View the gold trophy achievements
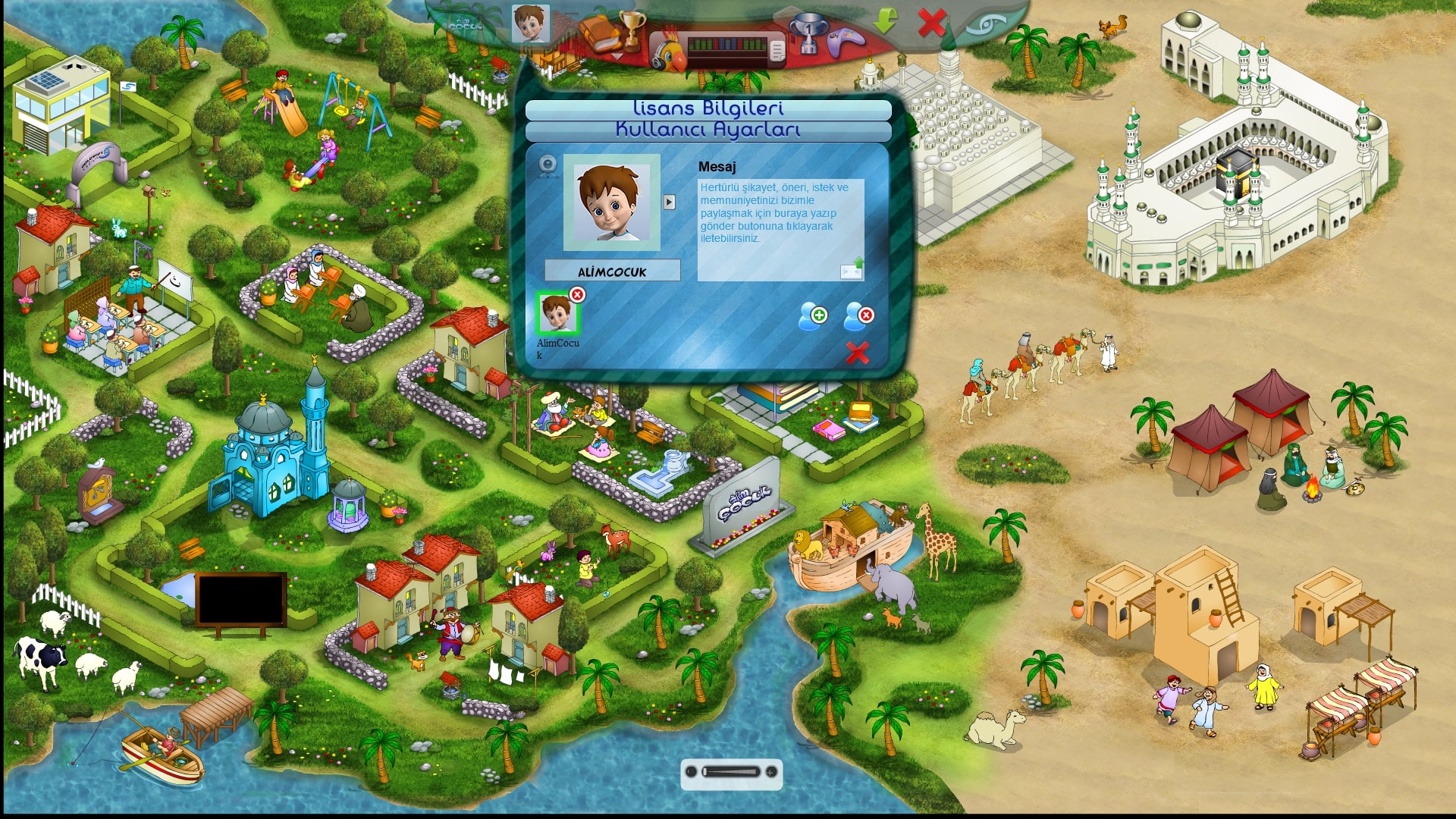1456x819 pixels. coord(632,29)
